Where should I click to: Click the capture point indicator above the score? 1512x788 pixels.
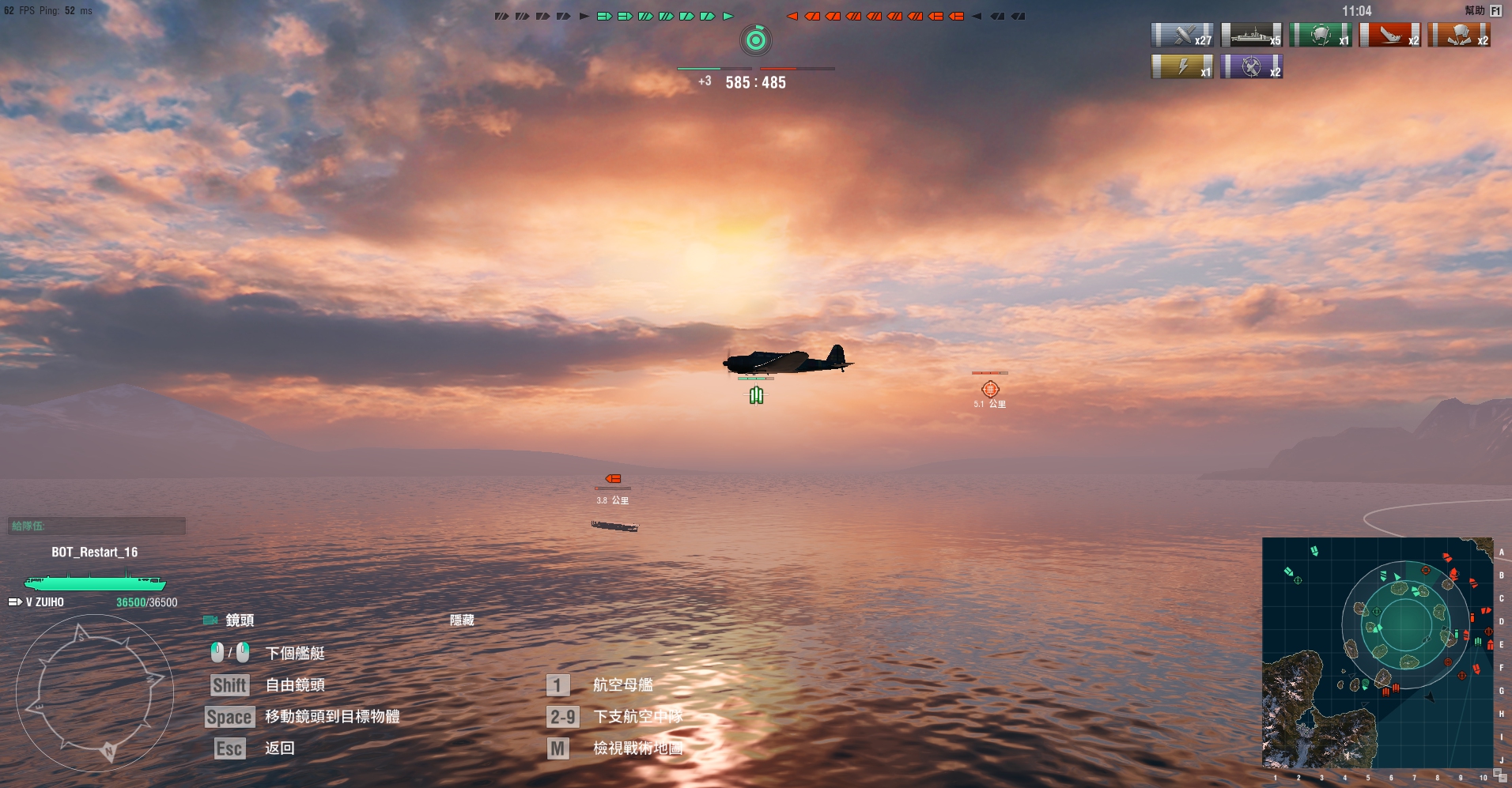(756, 40)
